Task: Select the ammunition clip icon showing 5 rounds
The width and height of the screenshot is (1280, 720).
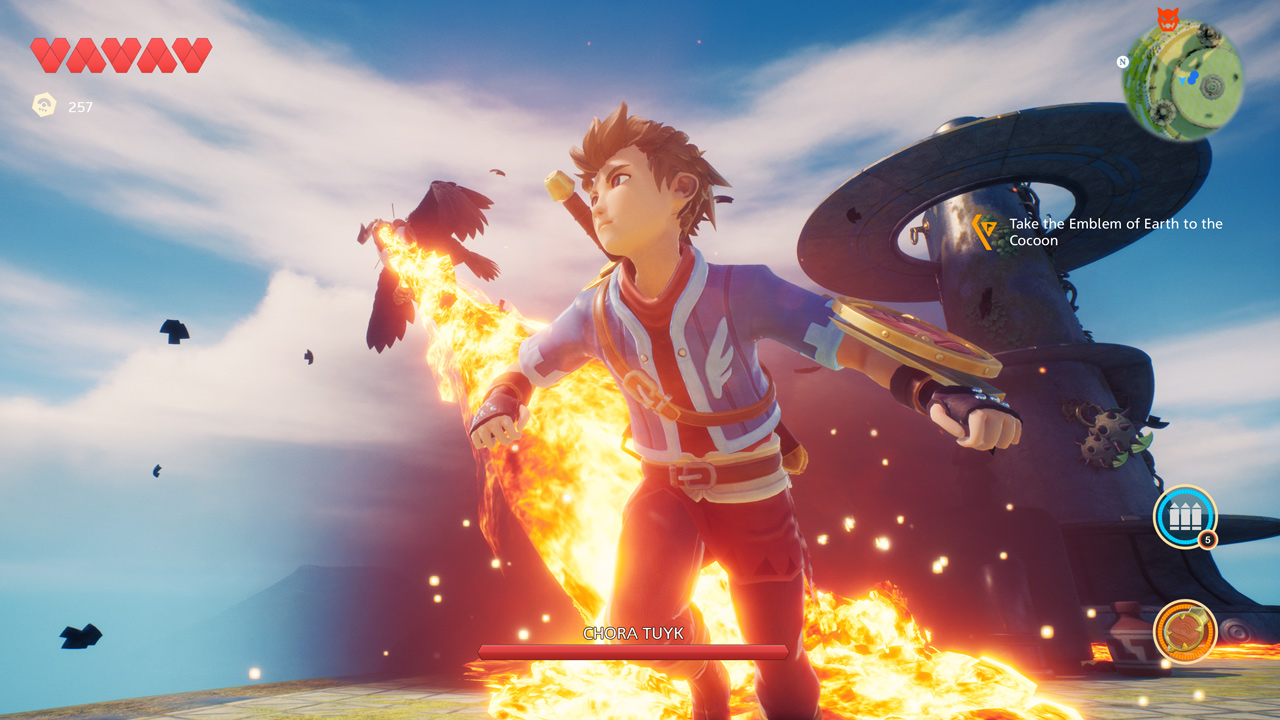Action: coord(1184,518)
